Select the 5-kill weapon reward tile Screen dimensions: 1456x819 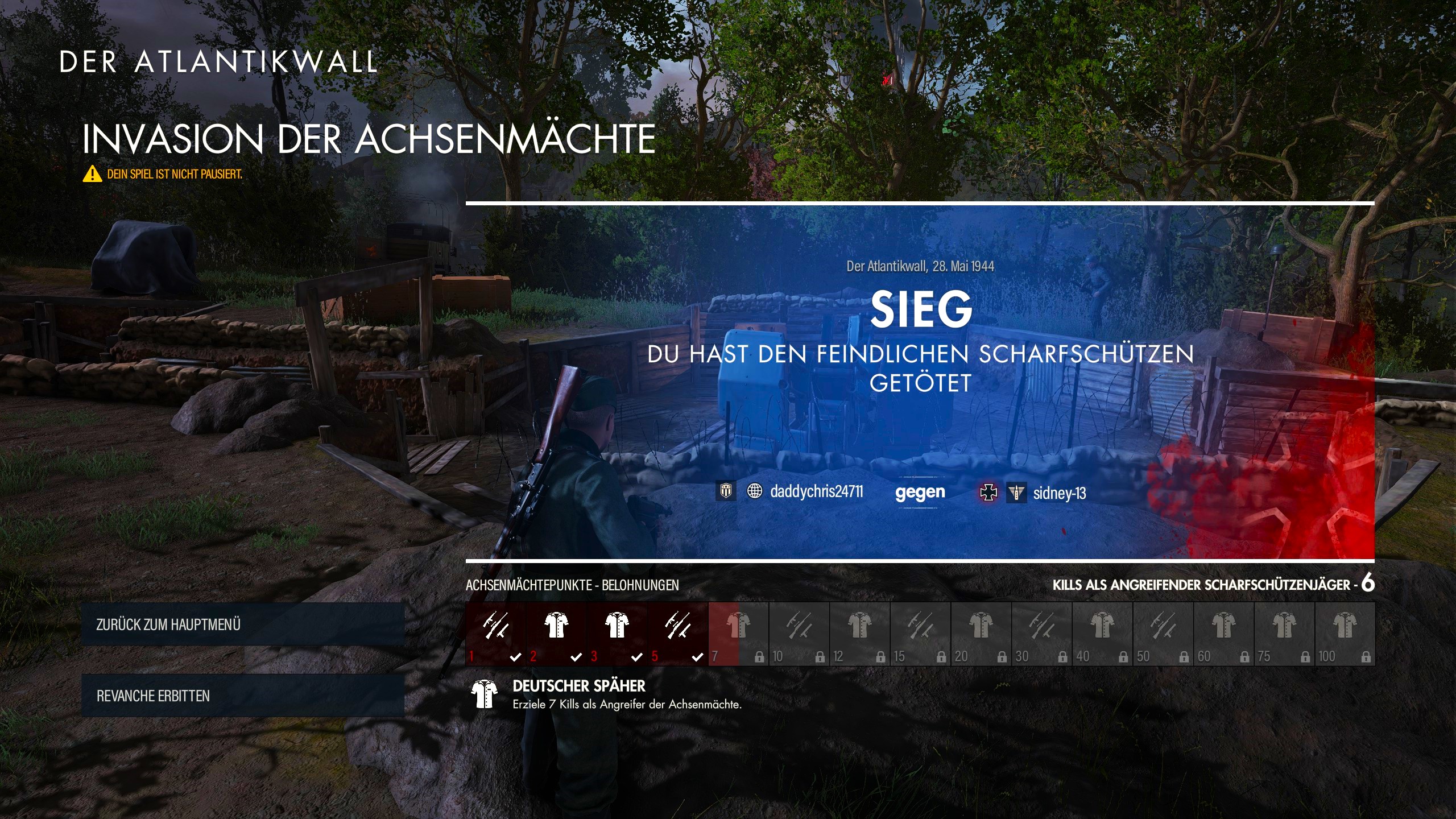tap(678, 633)
